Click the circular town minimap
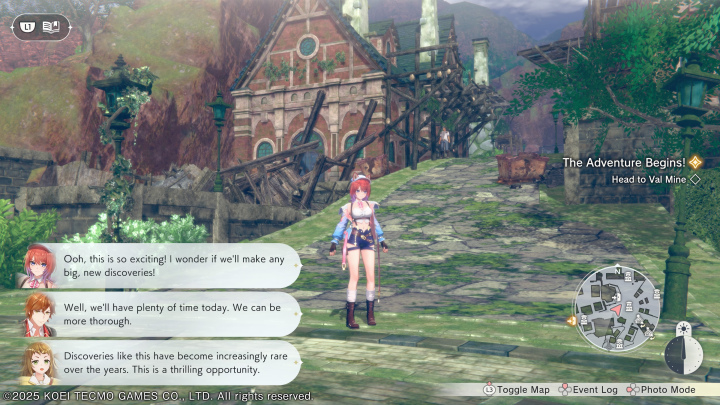The width and height of the screenshot is (720, 405). (x=618, y=309)
